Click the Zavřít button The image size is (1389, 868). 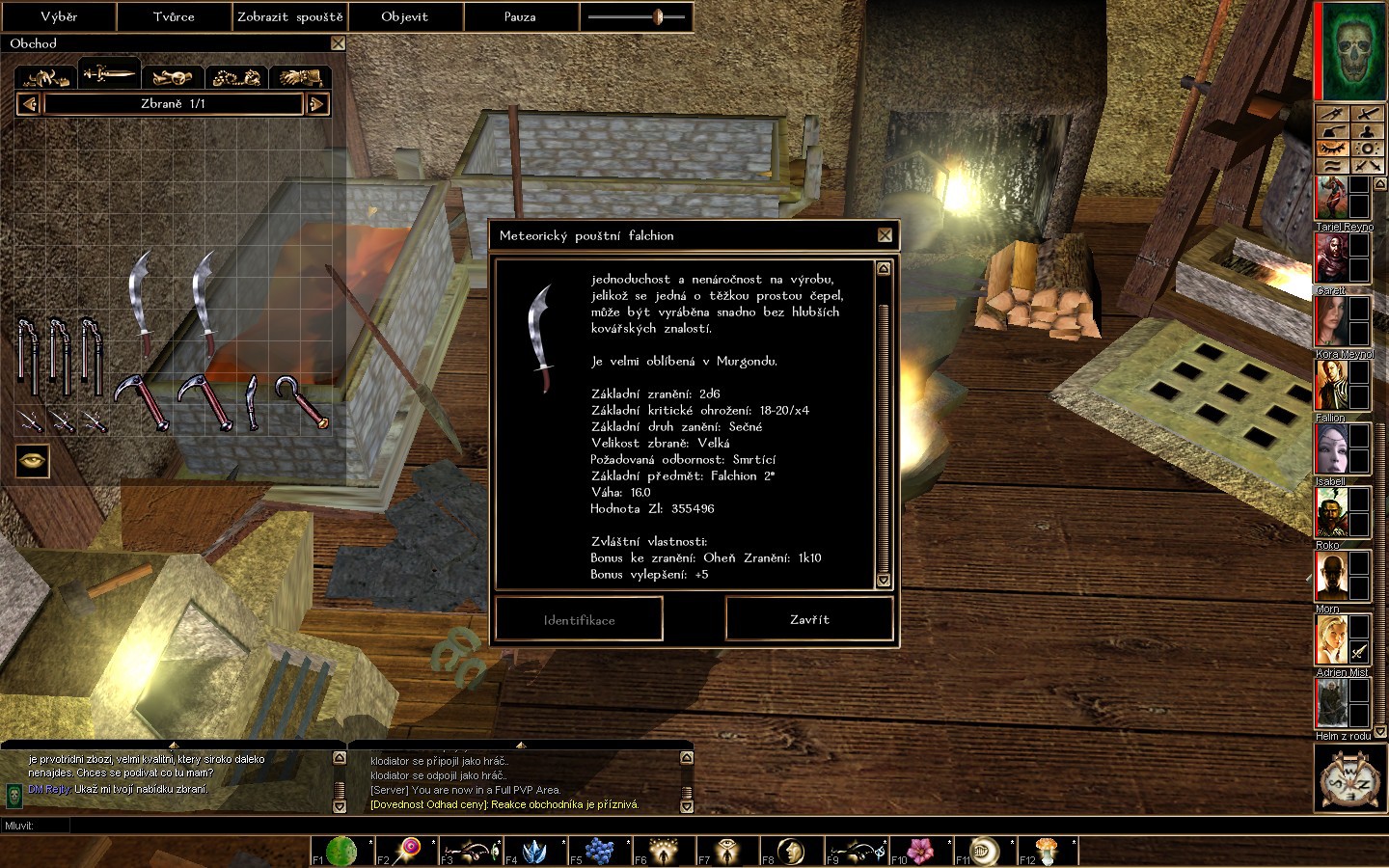808,619
